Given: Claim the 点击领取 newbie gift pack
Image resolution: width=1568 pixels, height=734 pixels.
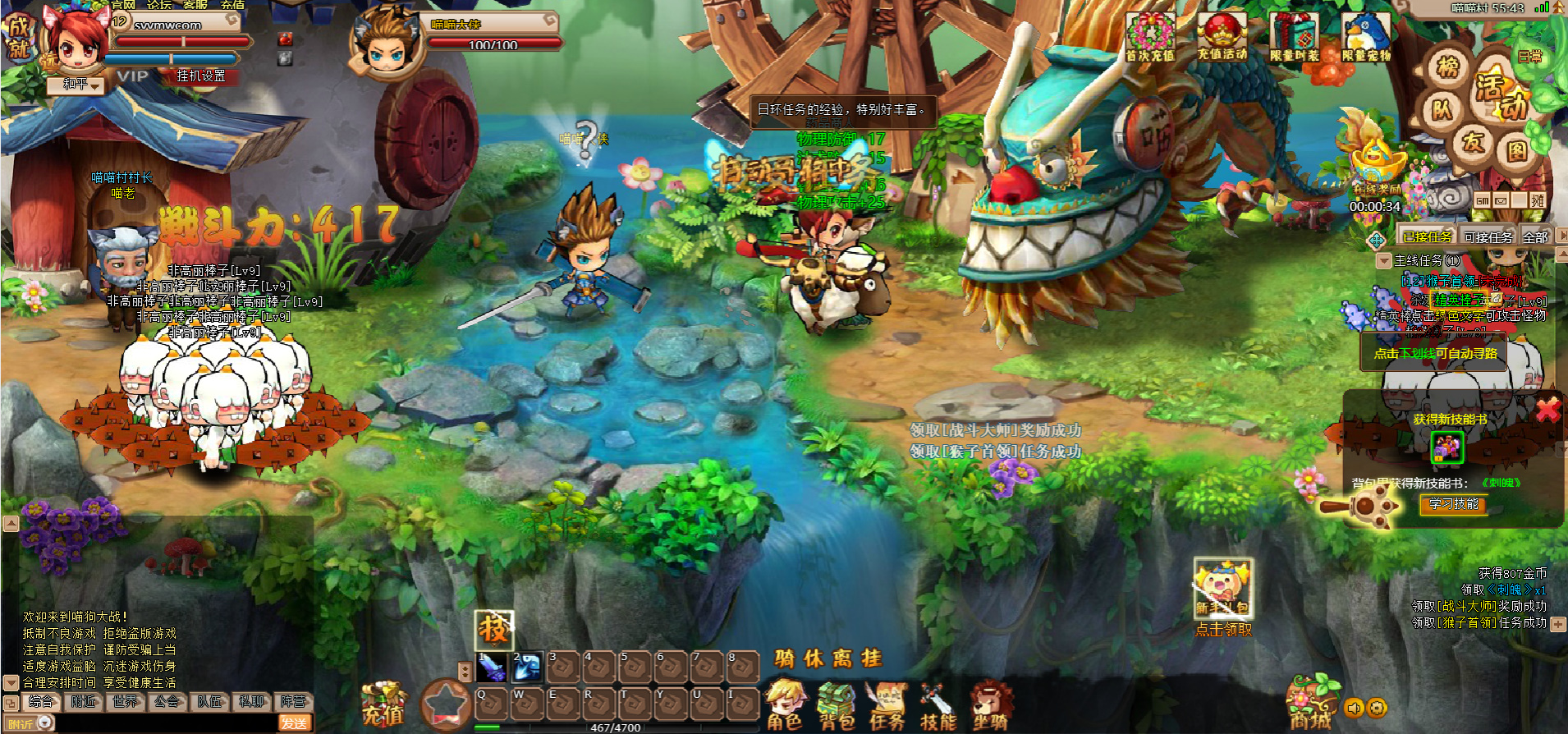Looking at the screenshot, I should click(x=1223, y=630).
